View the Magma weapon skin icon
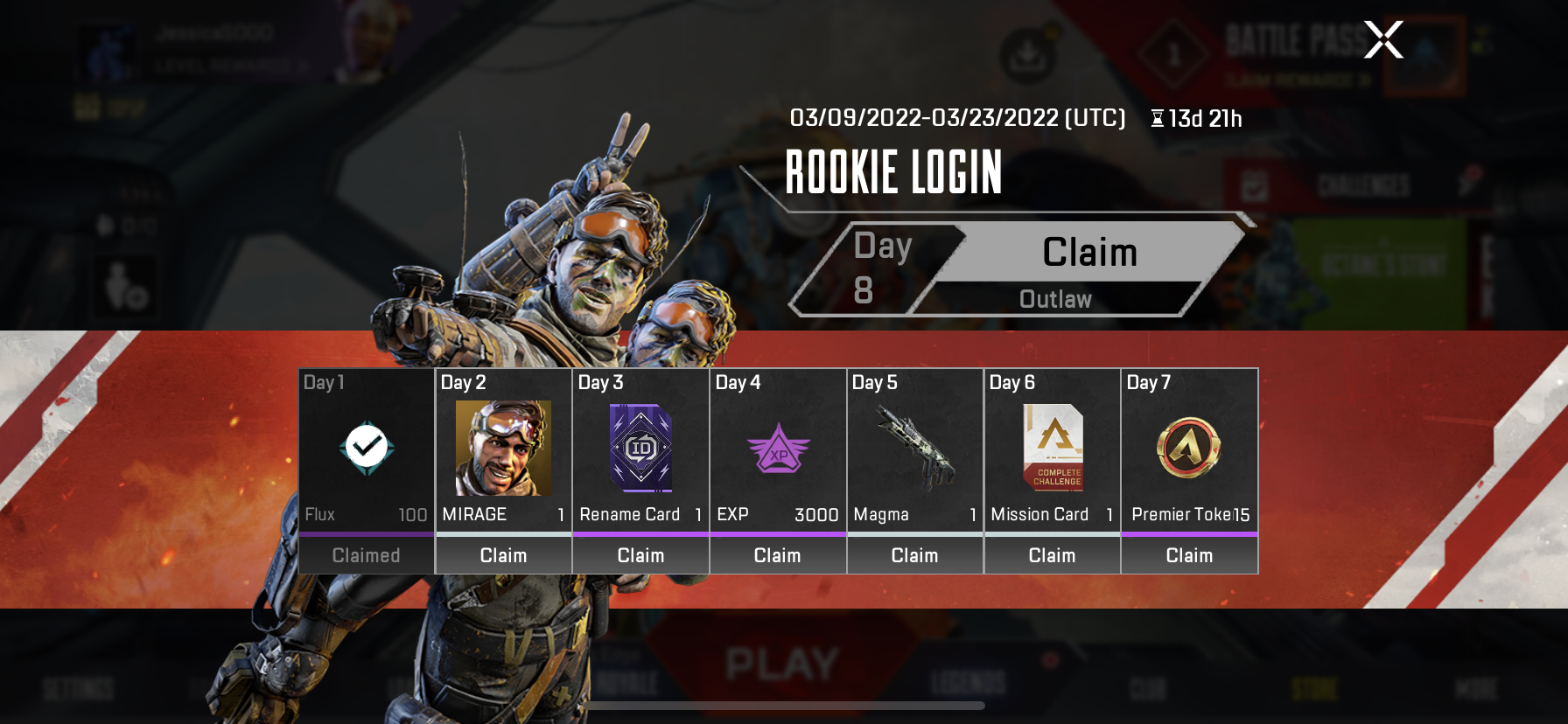 tap(914, 449)
